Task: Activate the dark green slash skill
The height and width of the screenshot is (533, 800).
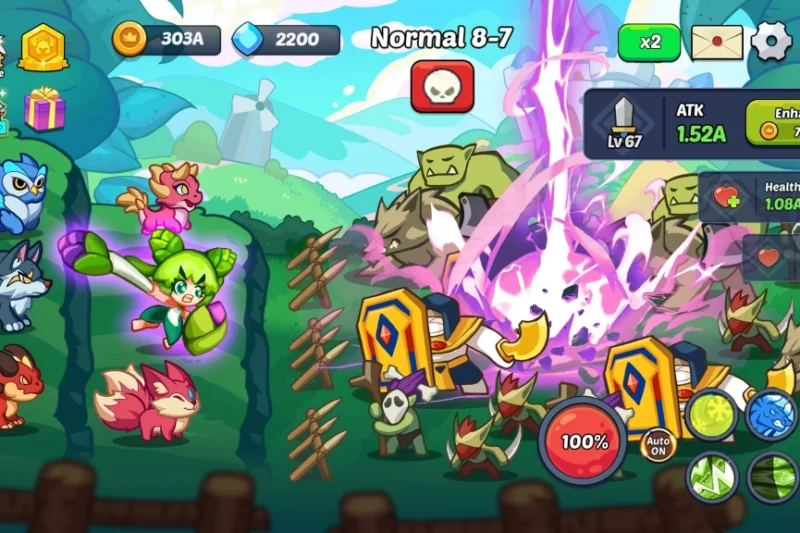Action: [774, 477]
